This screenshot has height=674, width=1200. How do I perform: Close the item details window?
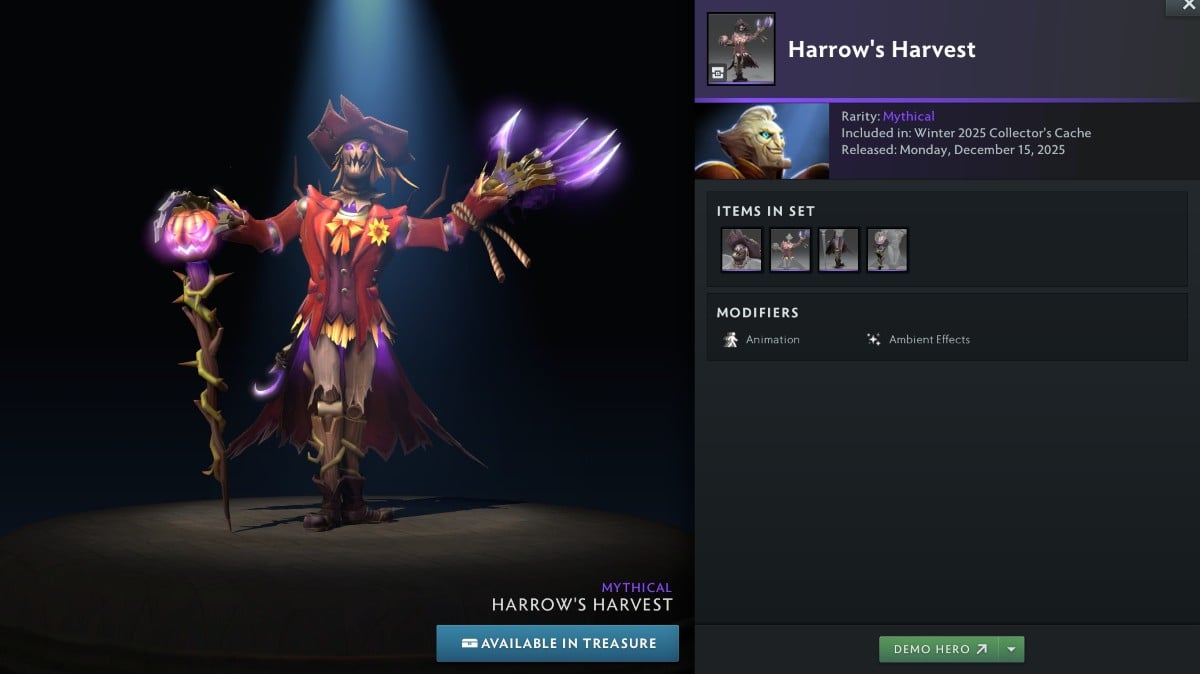pos(1187,6)
